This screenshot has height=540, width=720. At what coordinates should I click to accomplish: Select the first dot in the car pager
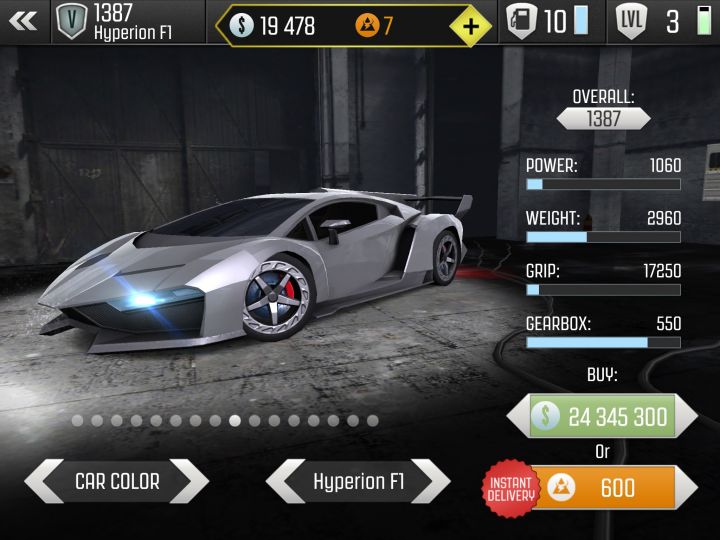[78, 421]
